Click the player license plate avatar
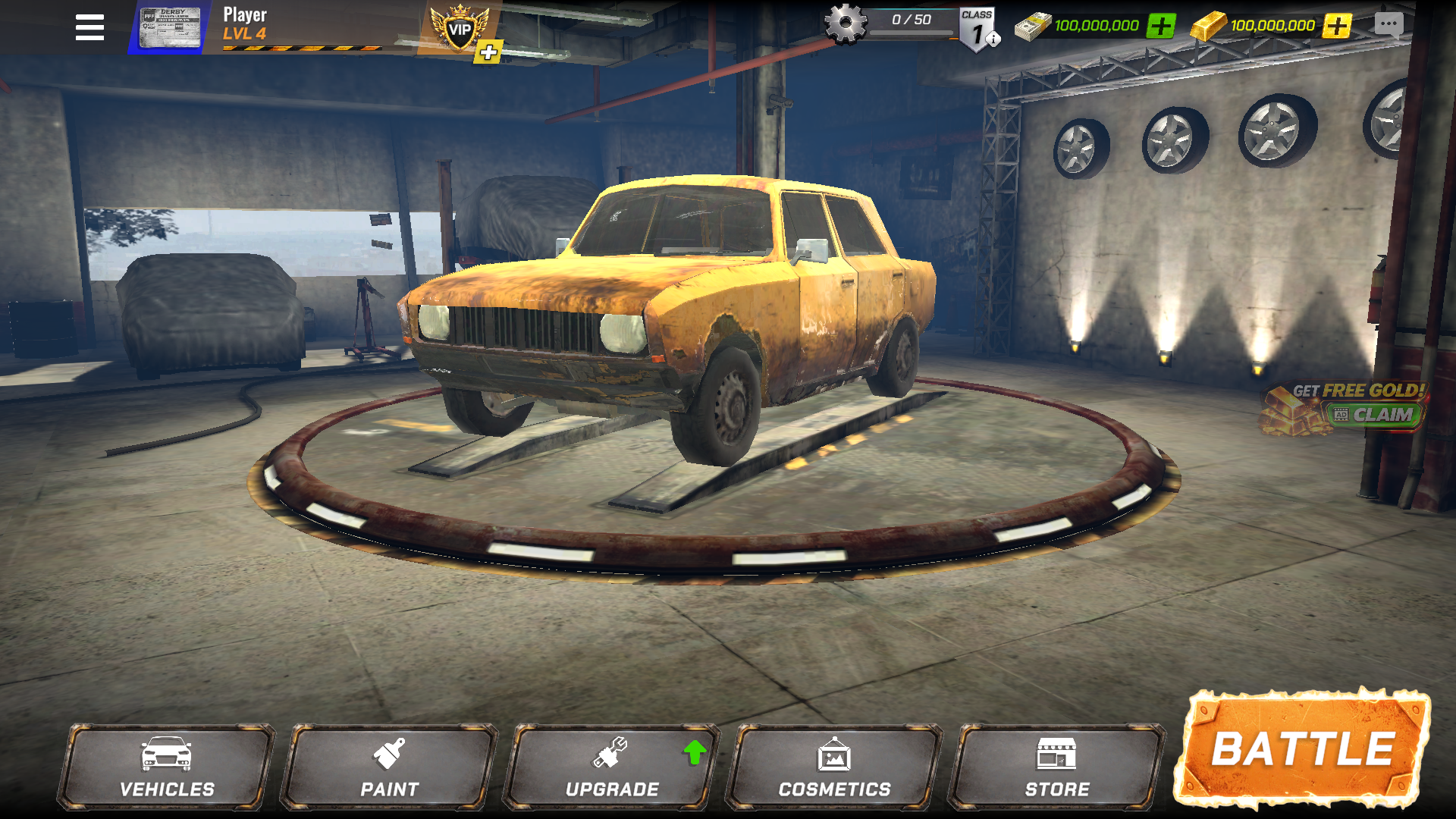The height and width of the screenshot is (819, 1456). coord(170,28)
